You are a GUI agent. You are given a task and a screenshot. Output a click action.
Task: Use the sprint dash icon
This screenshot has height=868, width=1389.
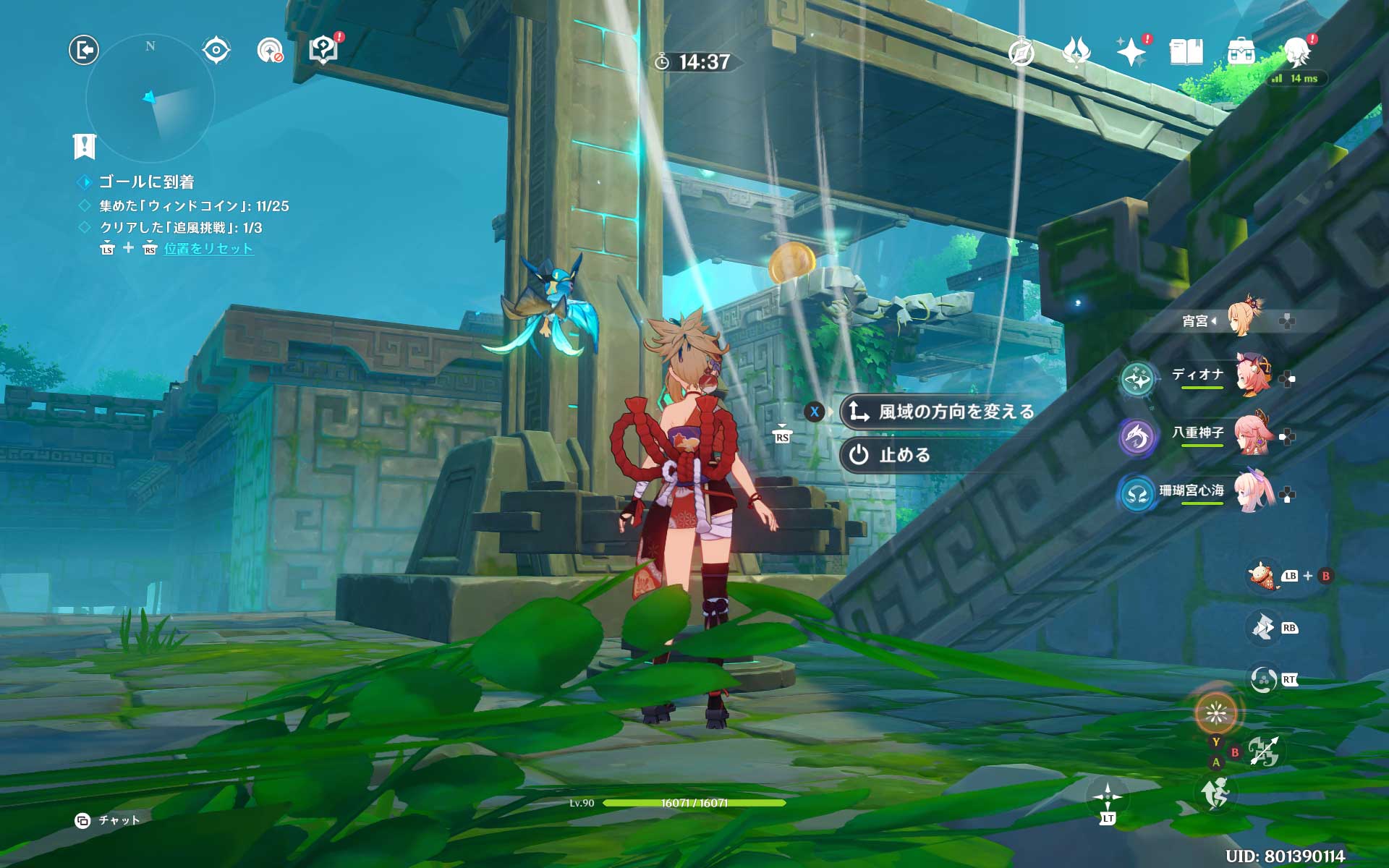click(1215, 793)
